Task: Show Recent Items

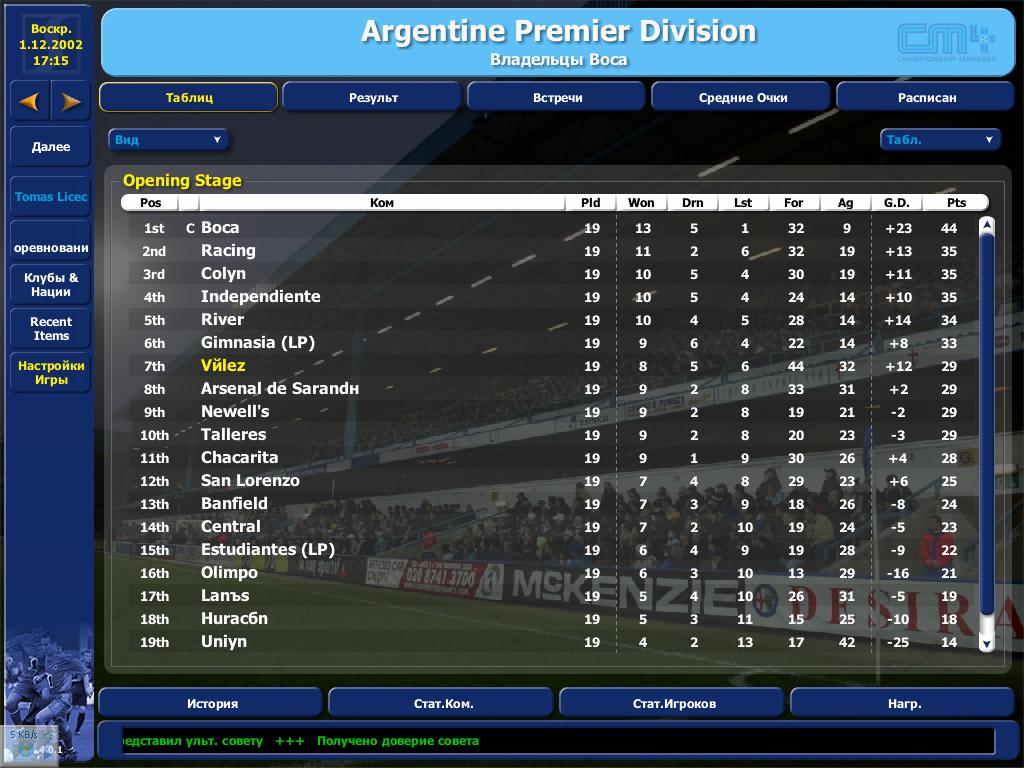Action: coord(51,329)
